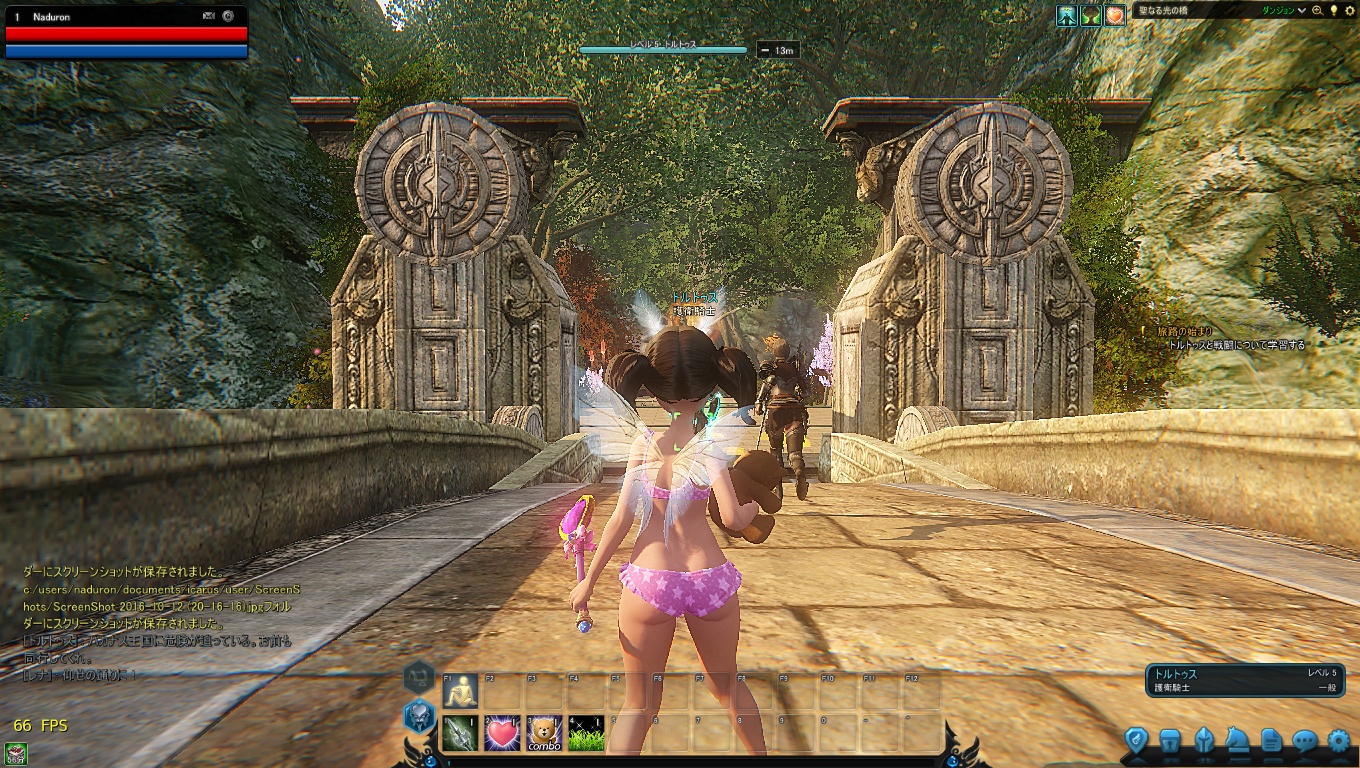Open the treasure chest inventory icon
The width and height of the screenshot is (1360, 768).
click(x=1170, y=741)
